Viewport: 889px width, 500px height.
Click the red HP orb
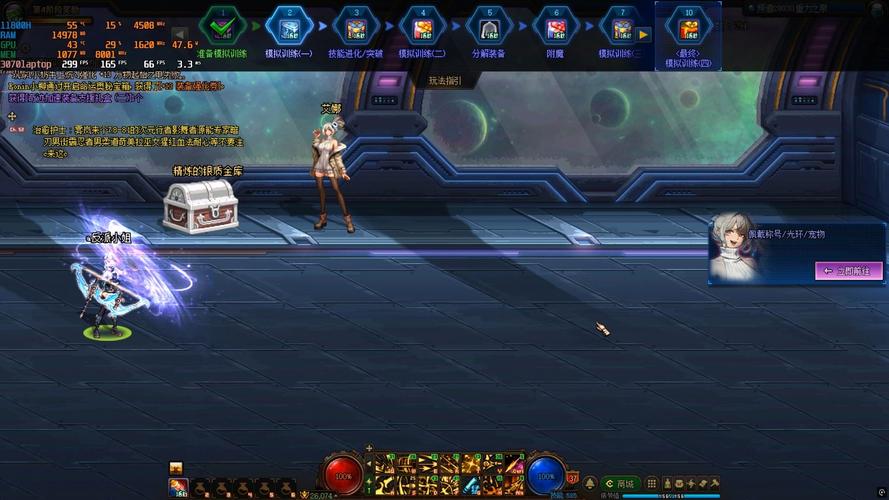coord(343,475)
